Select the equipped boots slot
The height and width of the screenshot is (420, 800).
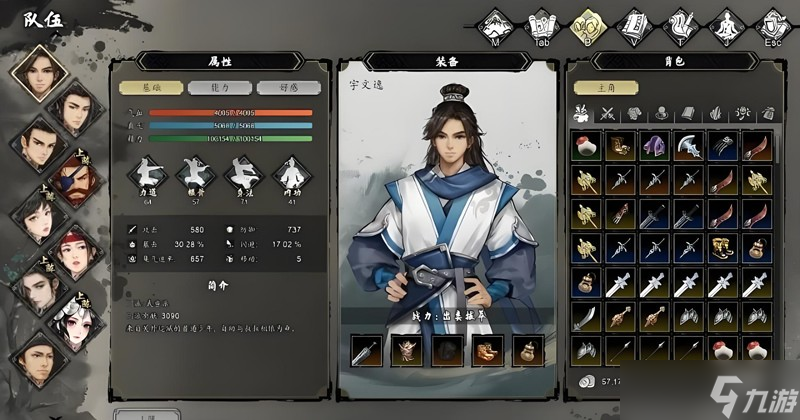click(x=487, y=351)
